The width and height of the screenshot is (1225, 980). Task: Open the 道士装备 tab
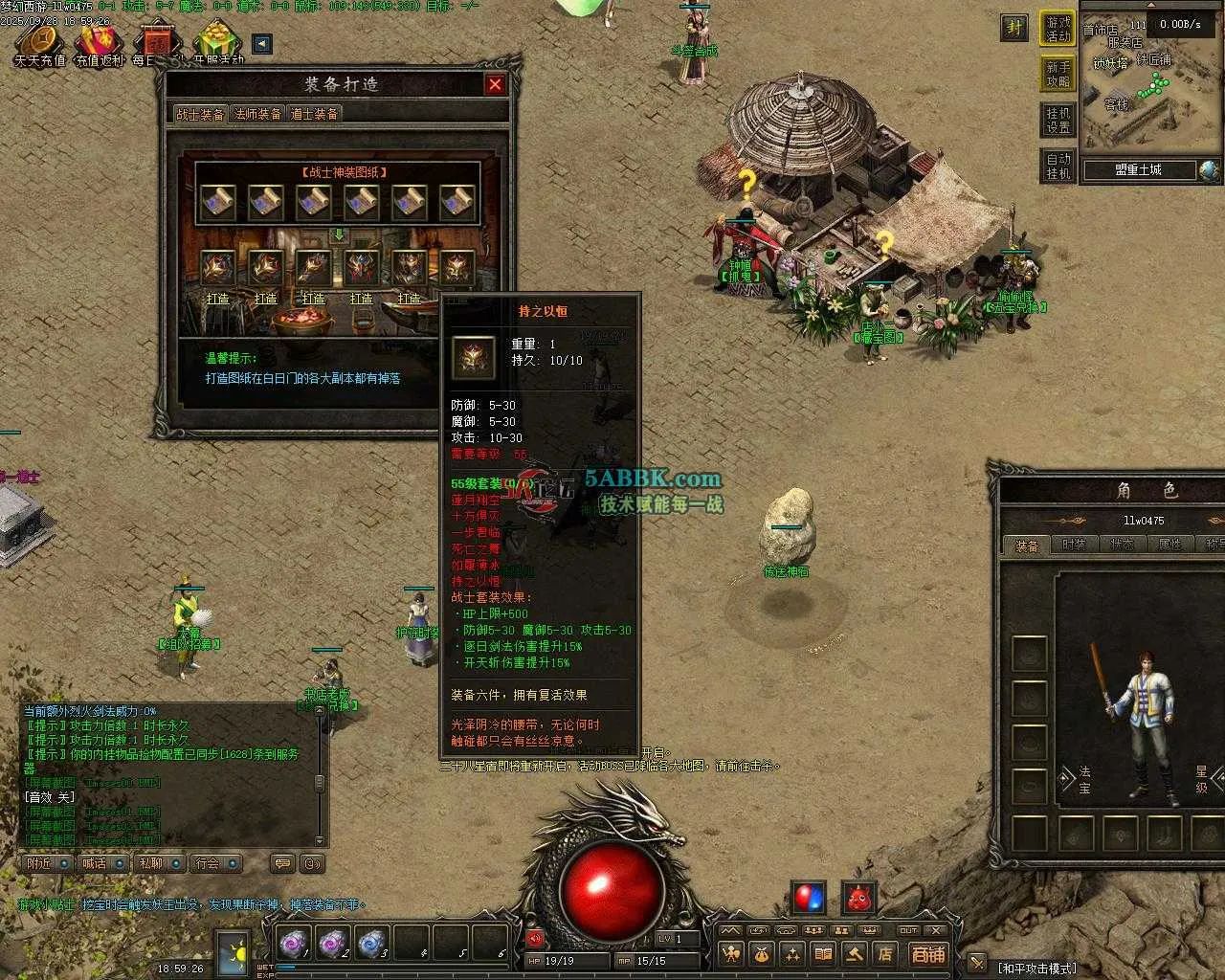point(314,114)
